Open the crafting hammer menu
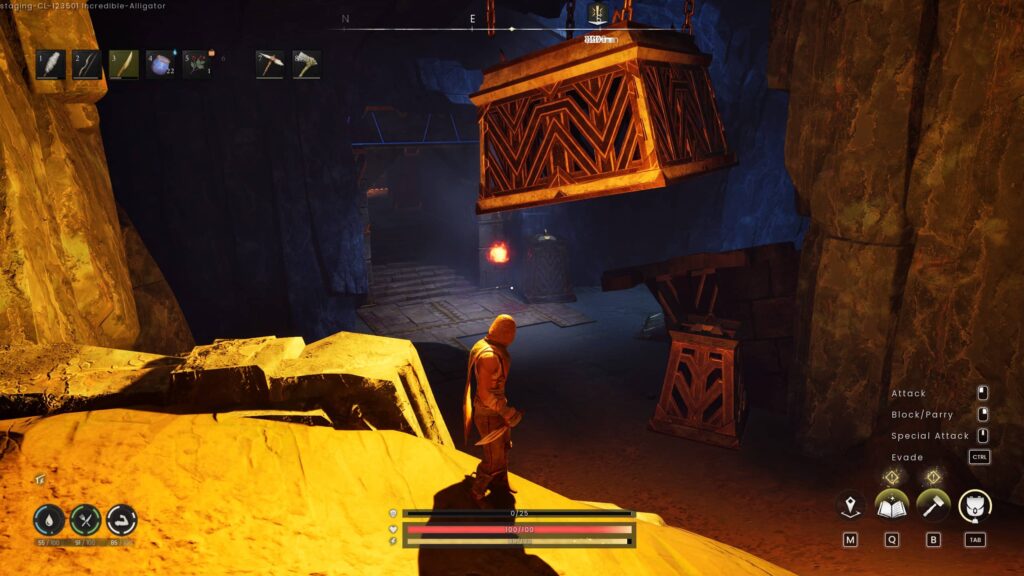 933,506
